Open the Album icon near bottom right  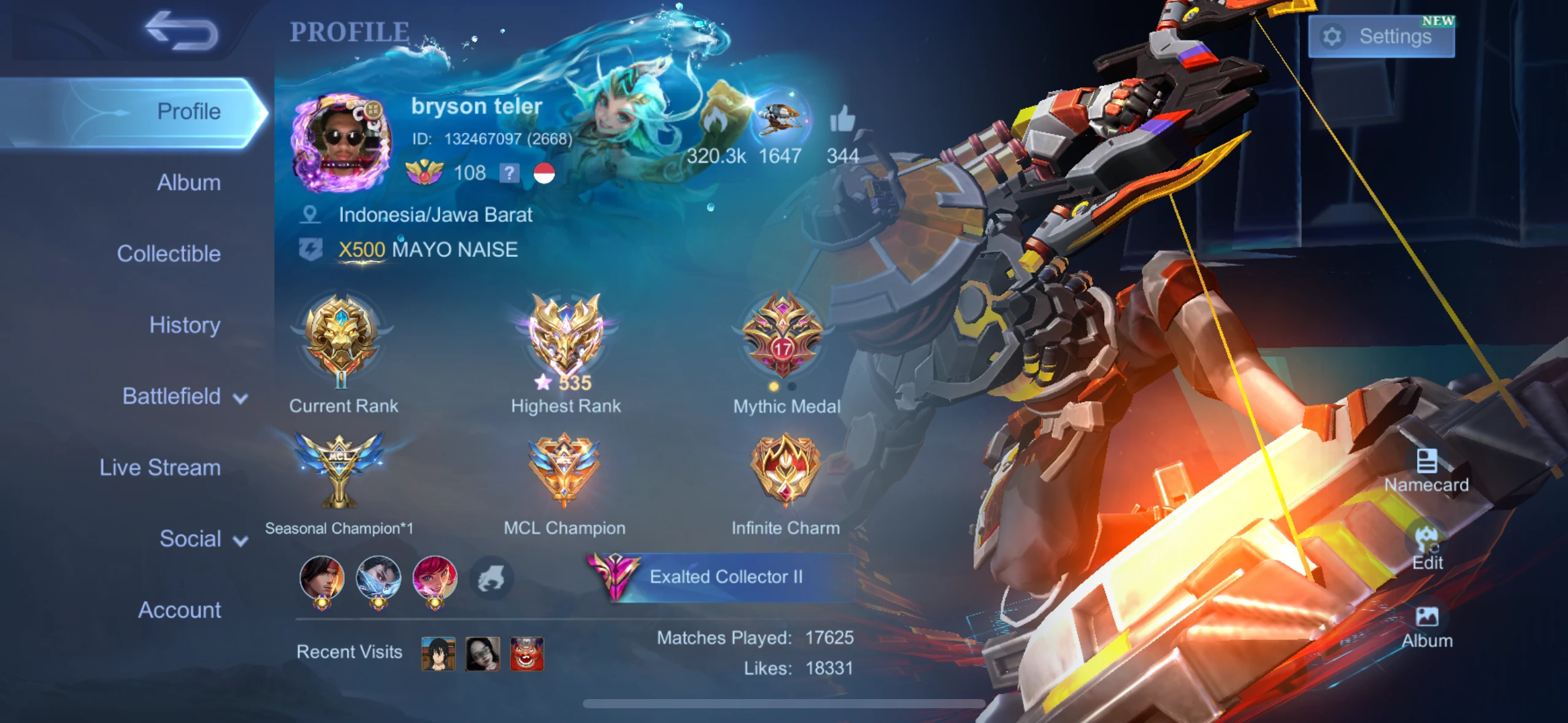pos(1428,616)
